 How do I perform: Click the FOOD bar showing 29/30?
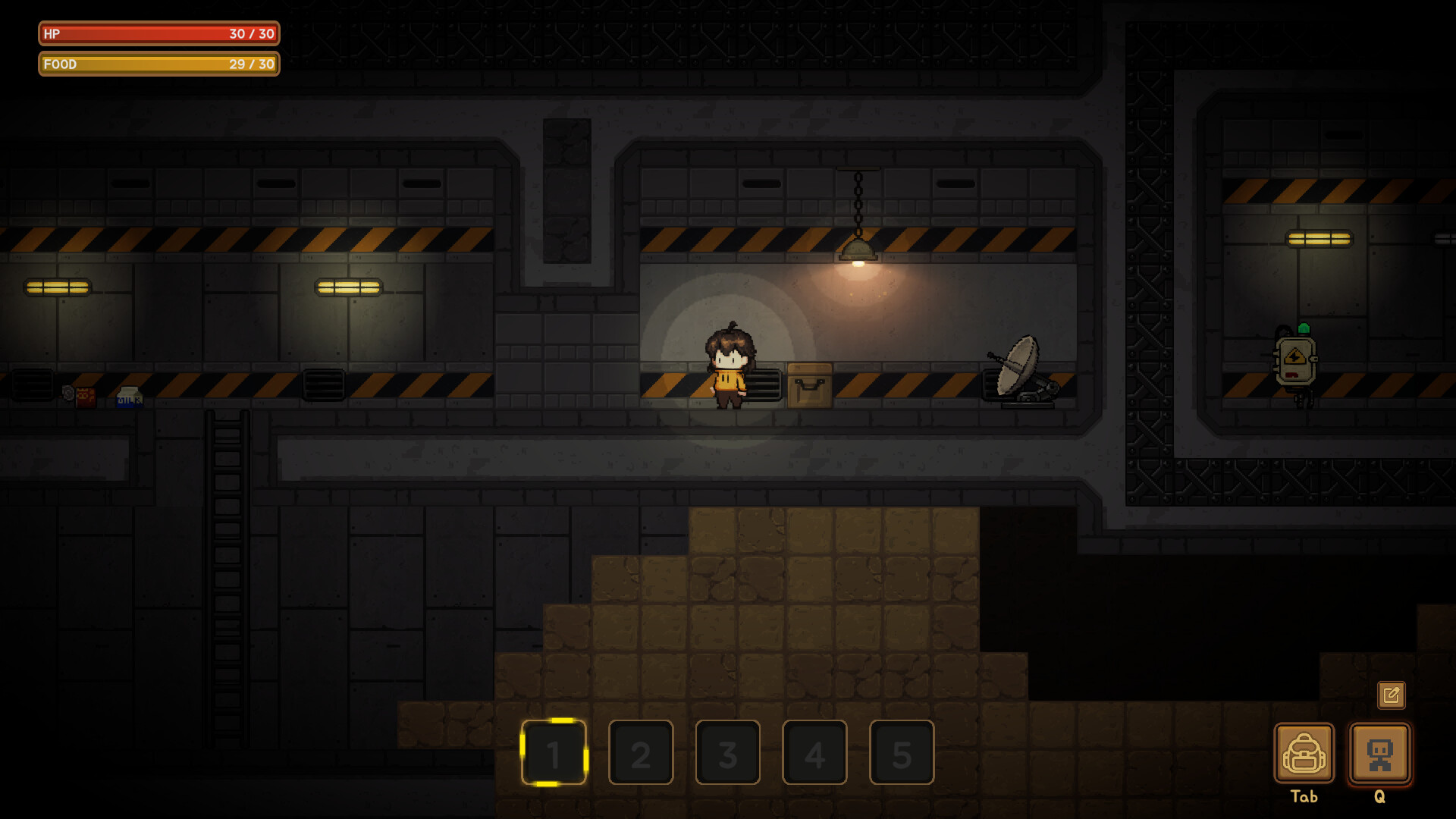[157, 64]
